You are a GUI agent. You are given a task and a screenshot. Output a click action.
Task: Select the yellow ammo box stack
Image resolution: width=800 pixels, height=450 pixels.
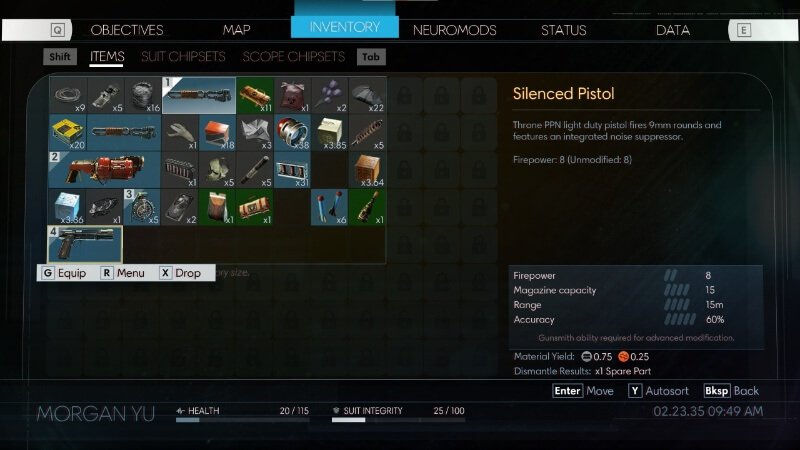[68, 132]
